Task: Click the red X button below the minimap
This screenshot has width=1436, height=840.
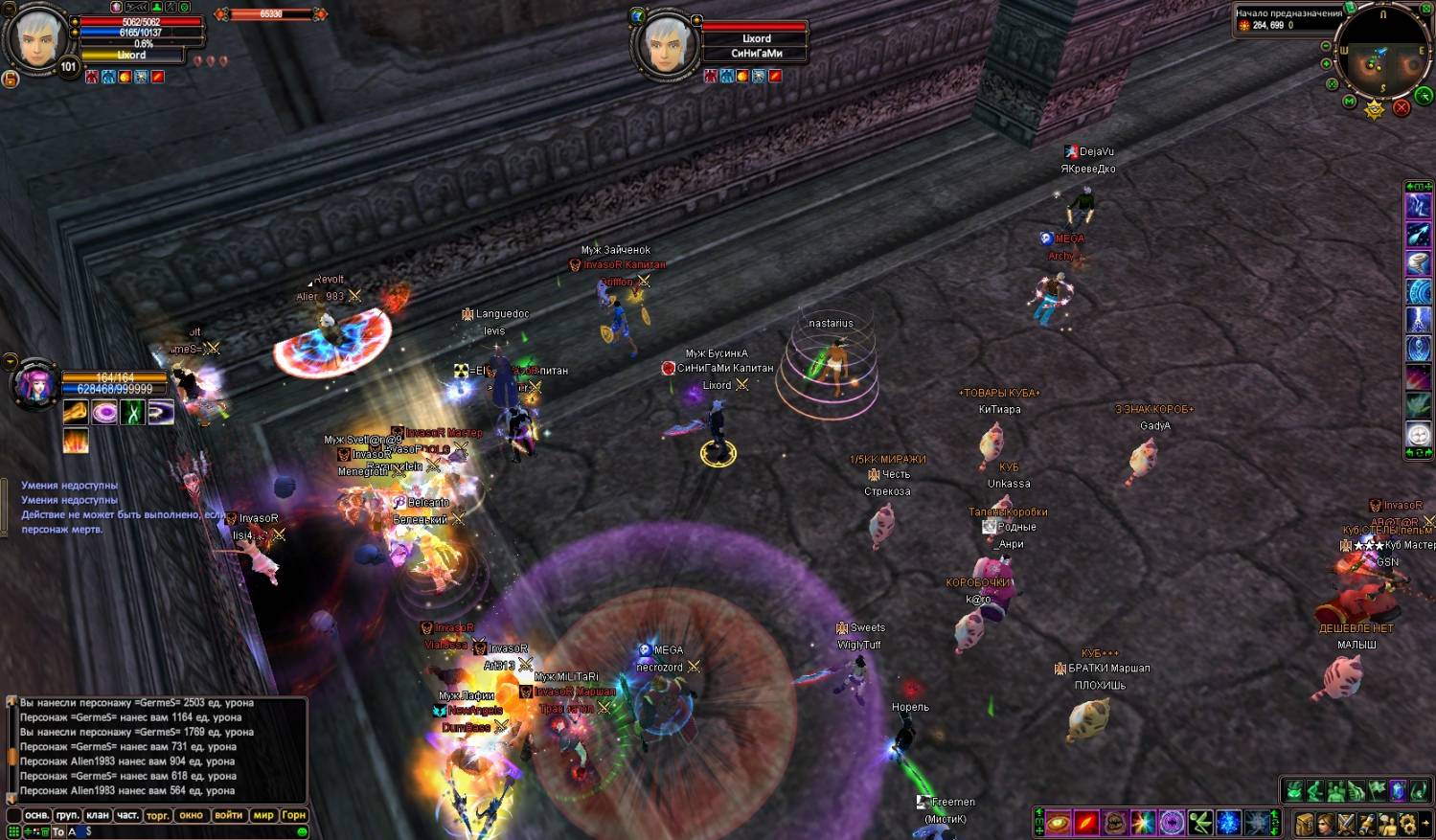Action: [1402, 107]
